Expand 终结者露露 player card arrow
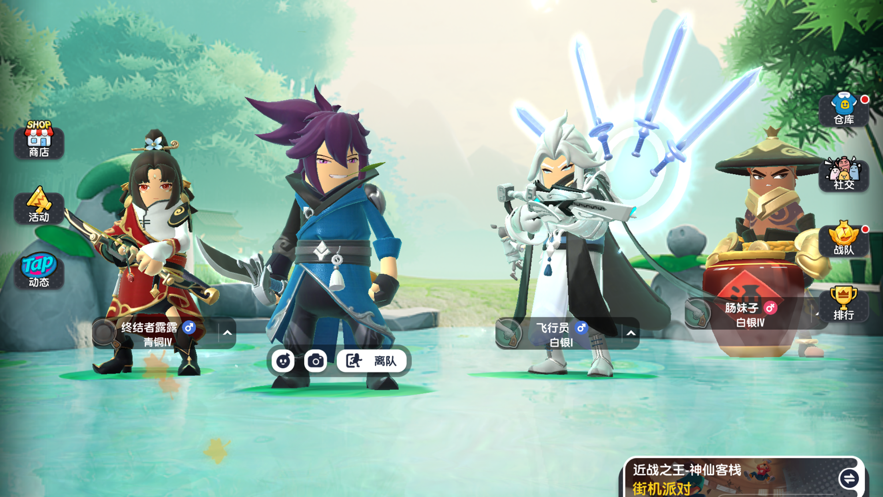 (227, 333)
